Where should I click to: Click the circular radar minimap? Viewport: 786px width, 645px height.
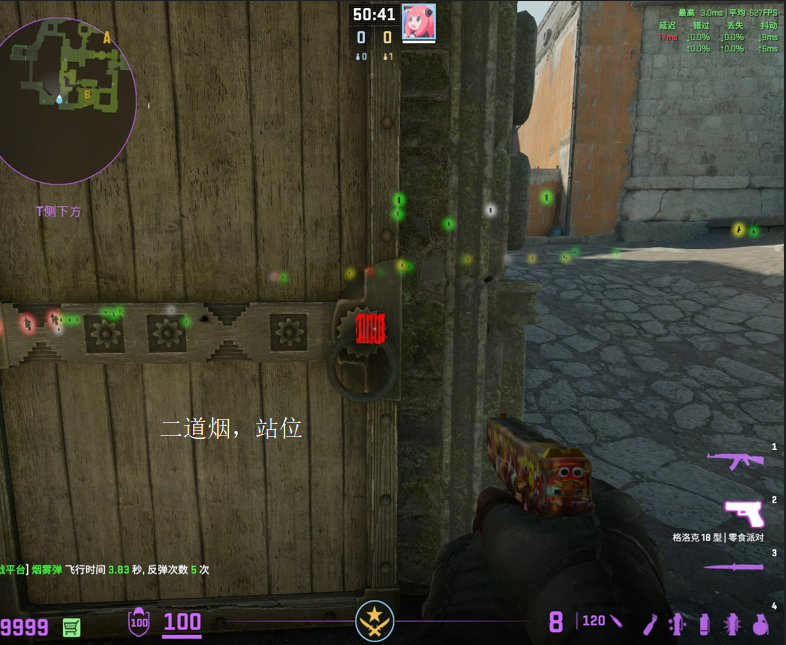pos(68,101)
